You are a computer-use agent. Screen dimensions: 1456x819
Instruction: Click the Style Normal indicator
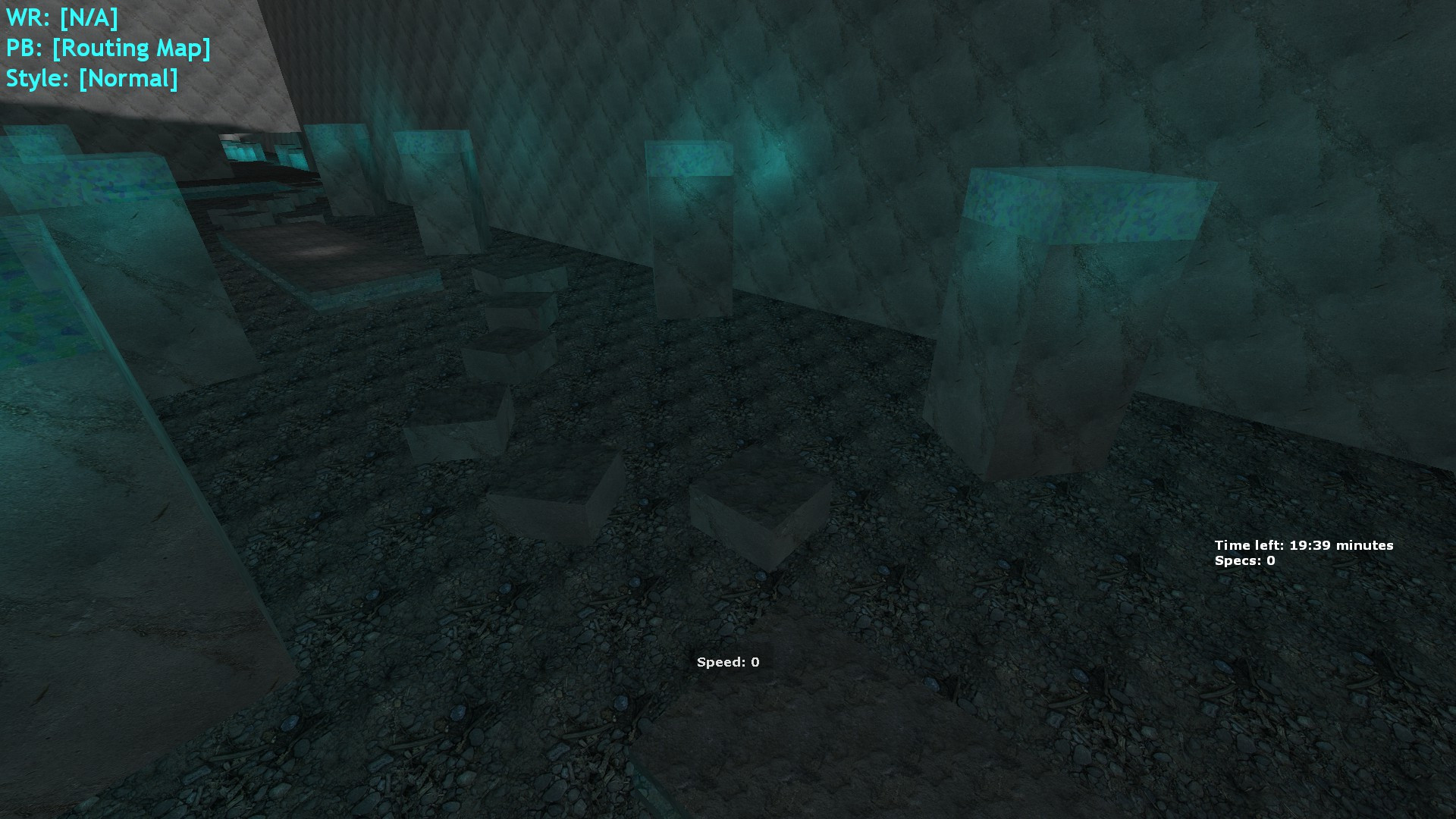click(91, 77)
